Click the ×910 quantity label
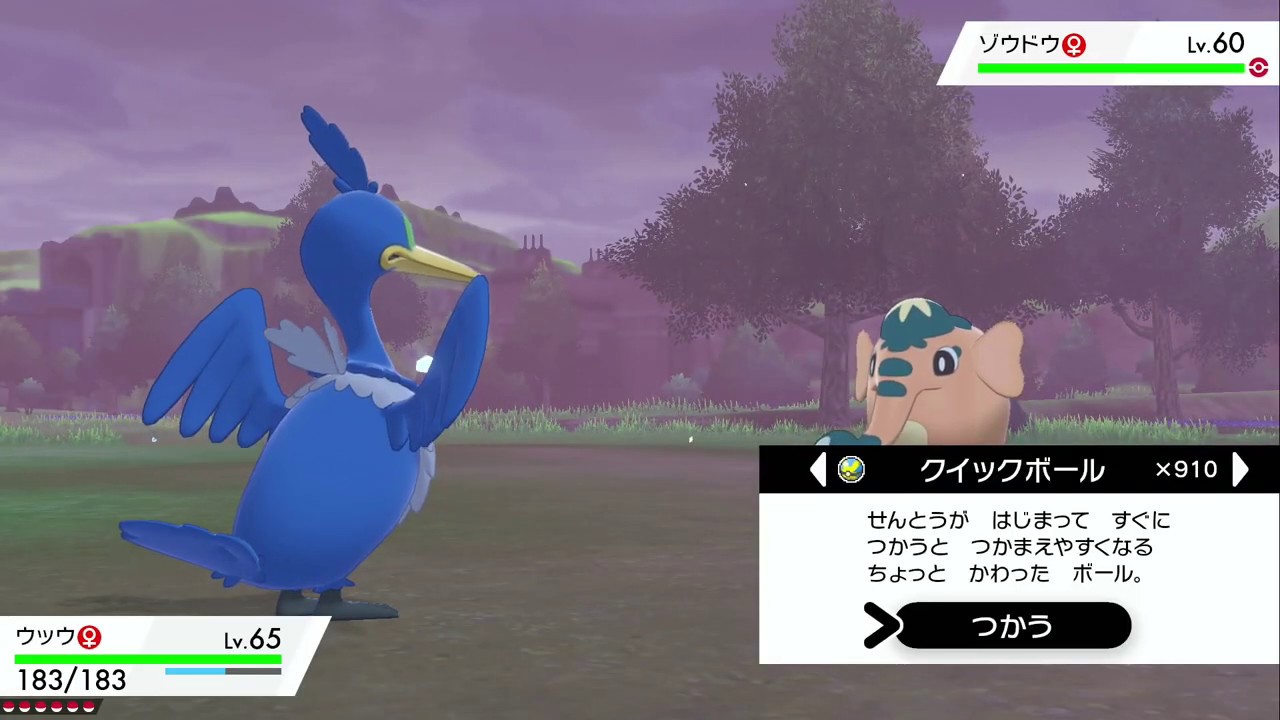 (1185, 470)
